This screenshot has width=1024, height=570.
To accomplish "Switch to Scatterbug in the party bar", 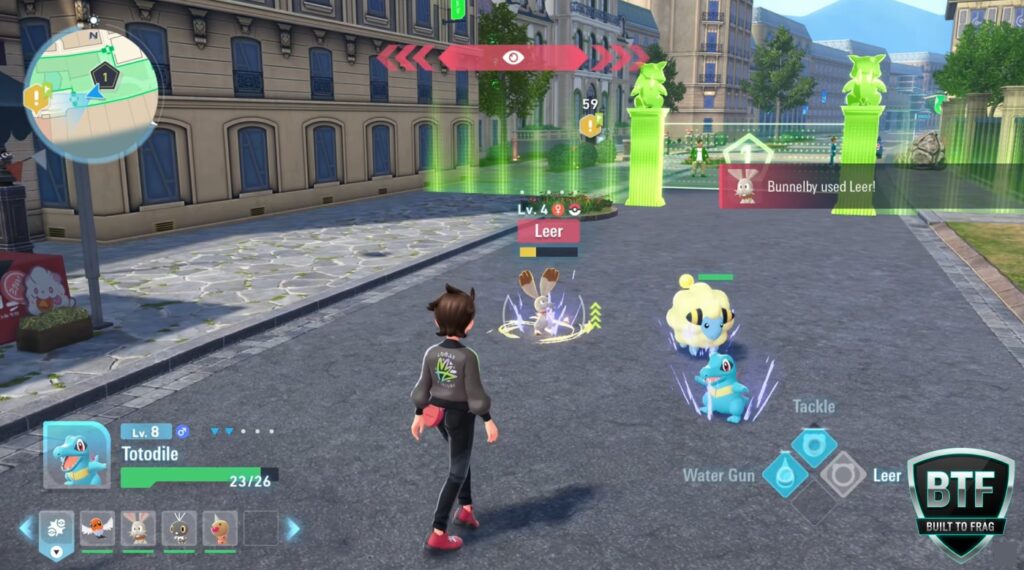I will click(x=180, y=528).
